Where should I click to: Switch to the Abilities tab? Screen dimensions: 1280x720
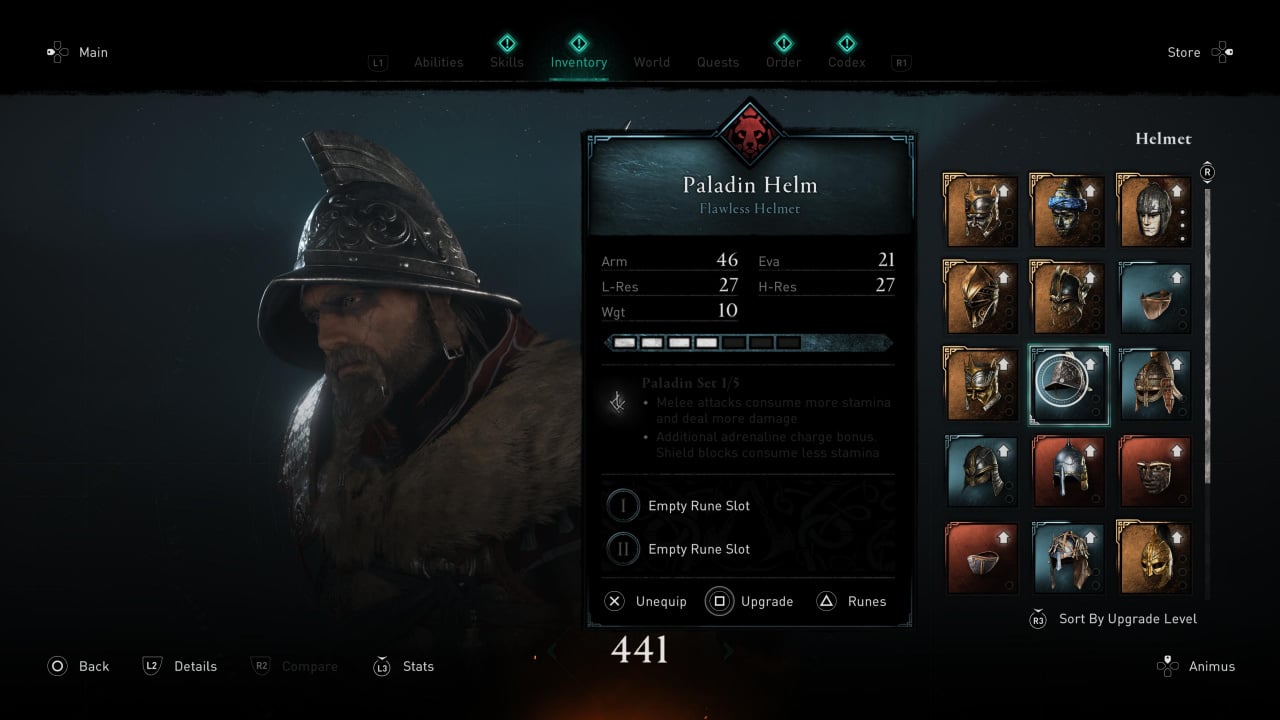[439, 62]
